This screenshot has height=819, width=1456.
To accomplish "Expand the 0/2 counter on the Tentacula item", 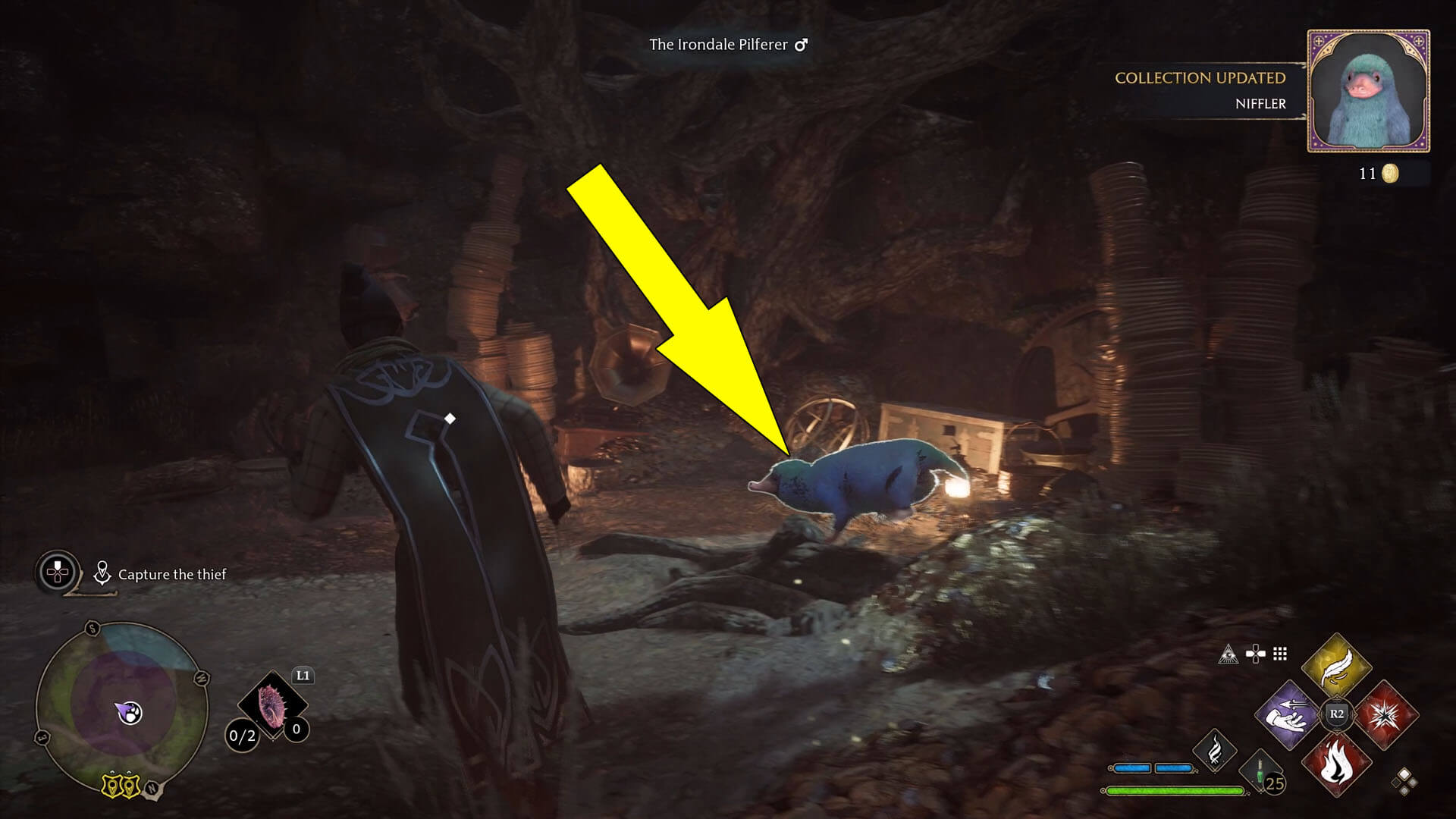I will point(240,736).
